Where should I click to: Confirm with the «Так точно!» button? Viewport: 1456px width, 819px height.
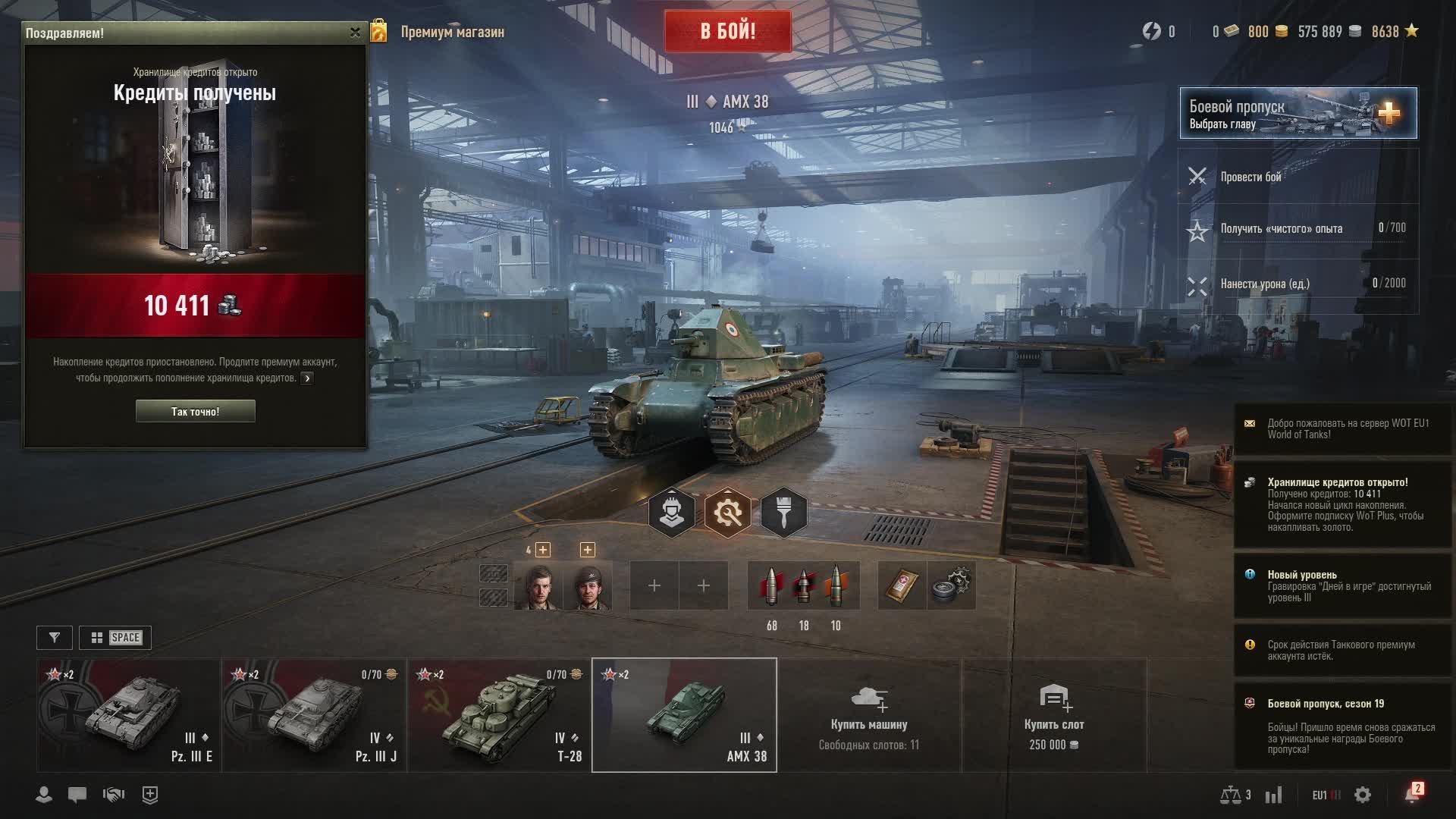[195, 411]
